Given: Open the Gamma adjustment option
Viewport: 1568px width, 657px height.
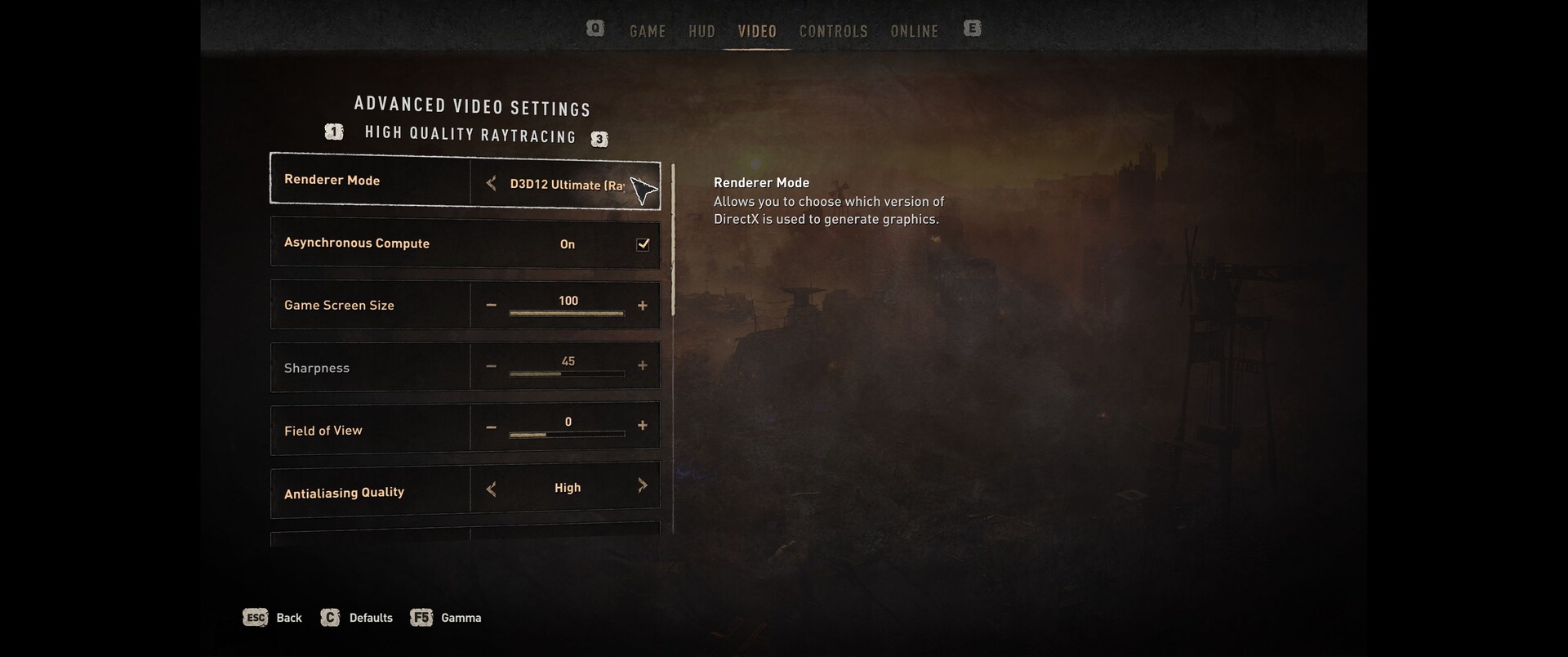Looking at the screenshot, I should click(447, 618).
